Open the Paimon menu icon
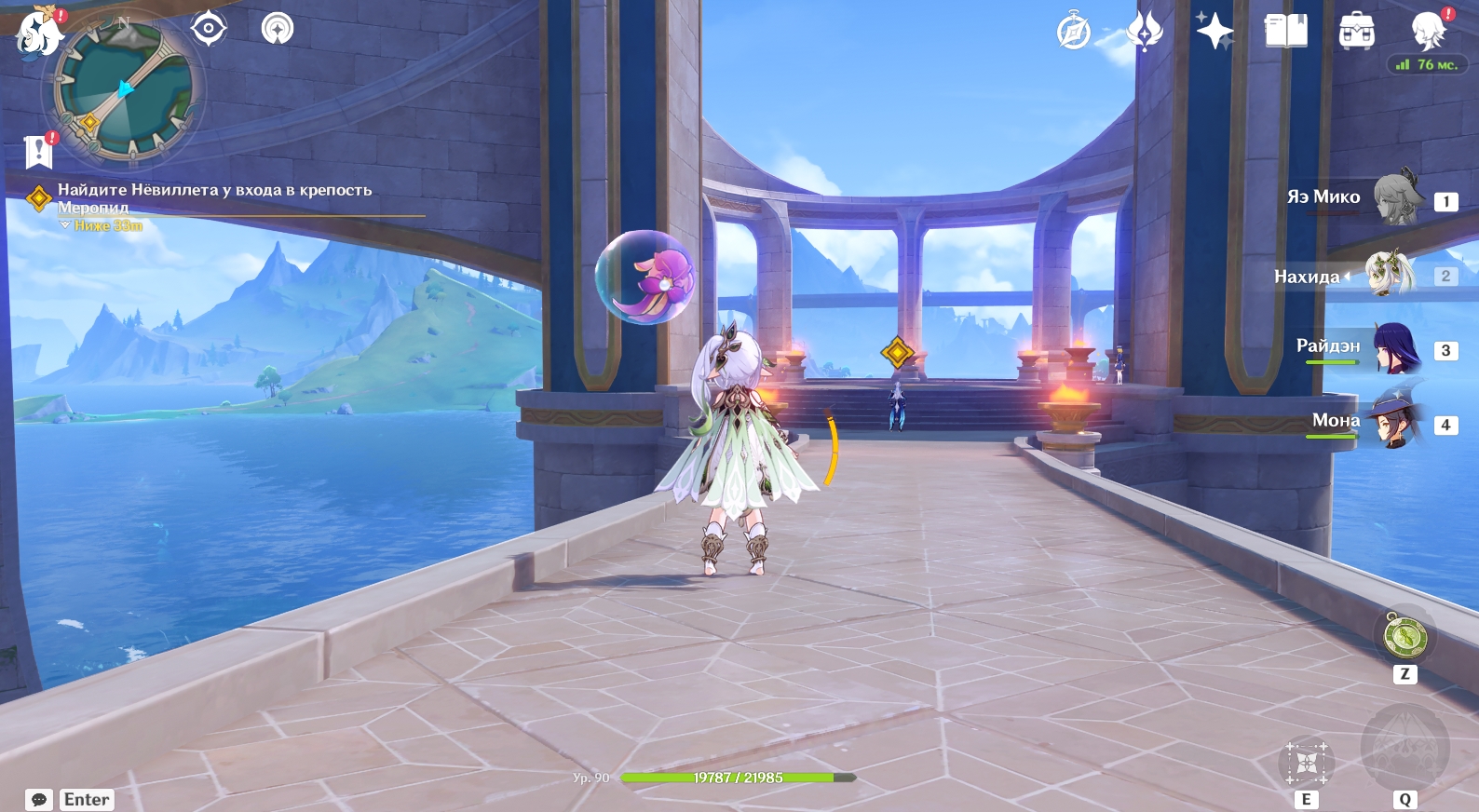Image resolution: width=1479 pixels, height=812 pixels. coord(37,32)
